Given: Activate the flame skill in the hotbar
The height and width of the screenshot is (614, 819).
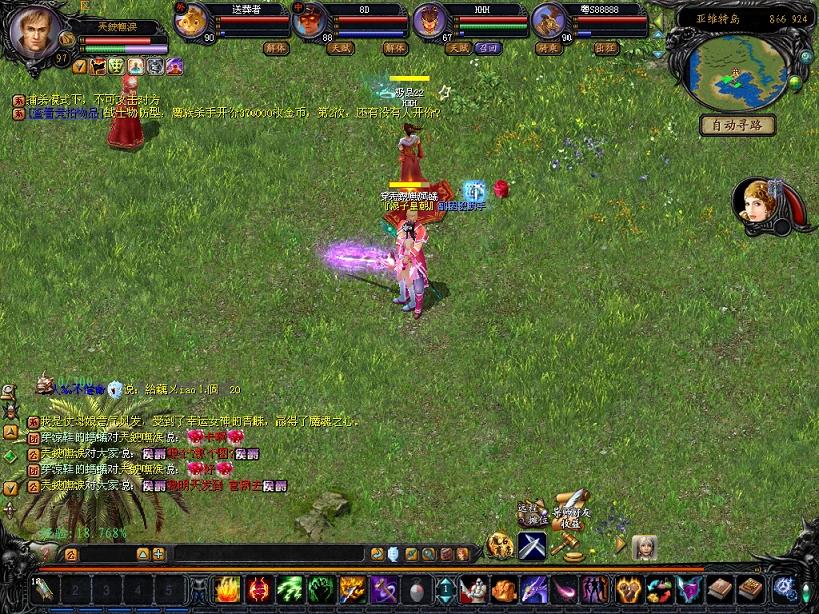Looking at the screenshot, I should coord(227,590).
